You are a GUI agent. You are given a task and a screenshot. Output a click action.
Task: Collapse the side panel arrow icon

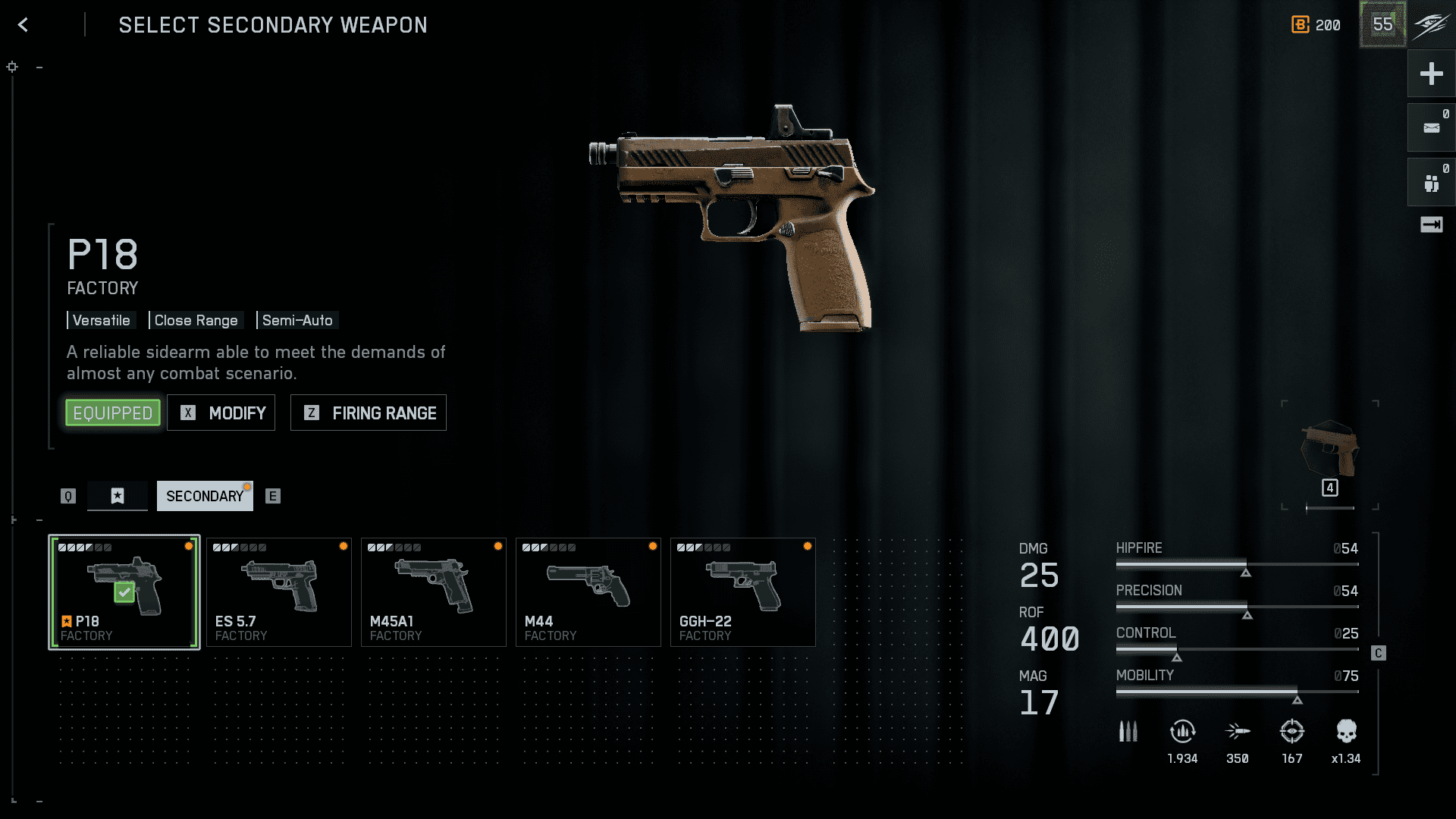tap(1431, 224)
